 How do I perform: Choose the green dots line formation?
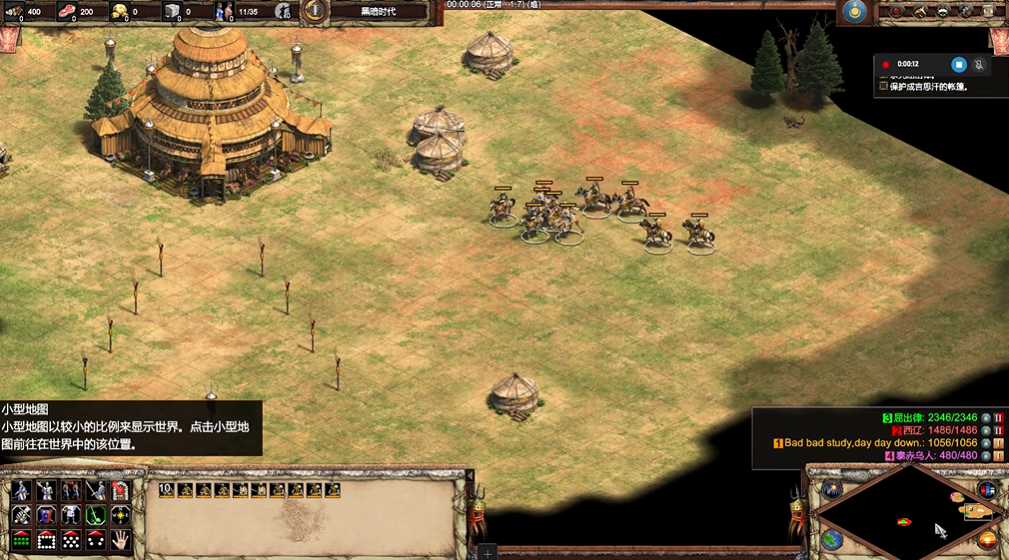coord(21,540)
